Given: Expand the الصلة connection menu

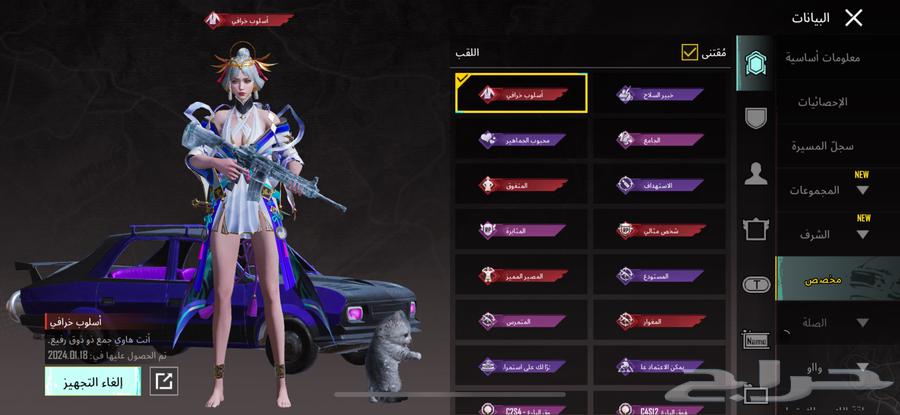Looking at the screenshot, I should click(835, 322).
